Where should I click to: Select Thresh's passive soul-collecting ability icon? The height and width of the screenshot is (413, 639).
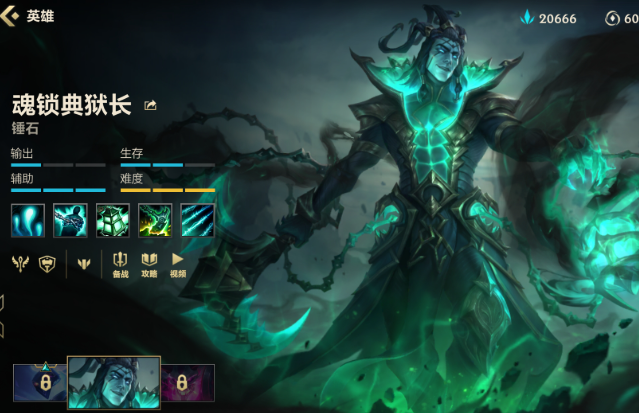tap(27, 220)
